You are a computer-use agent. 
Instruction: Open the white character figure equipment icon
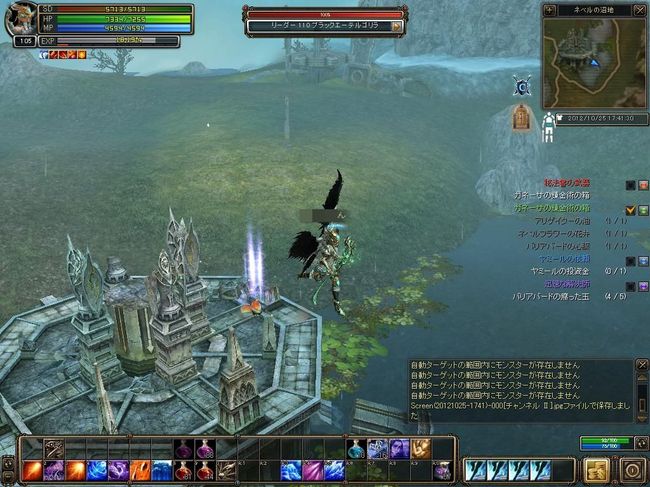[549, 125]
